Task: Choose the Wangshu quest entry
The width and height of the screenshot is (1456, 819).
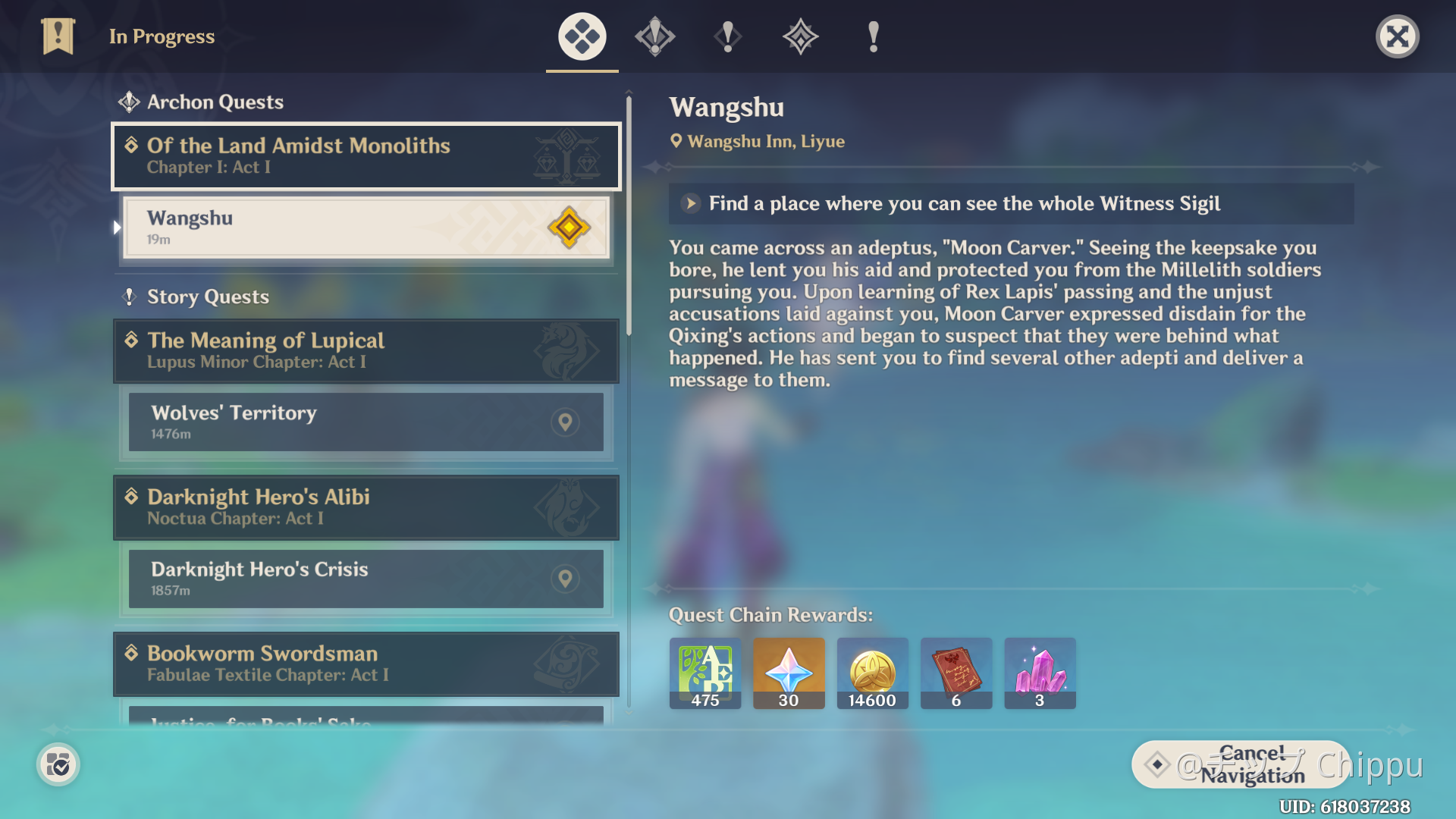Action: [x=366, y=227]
